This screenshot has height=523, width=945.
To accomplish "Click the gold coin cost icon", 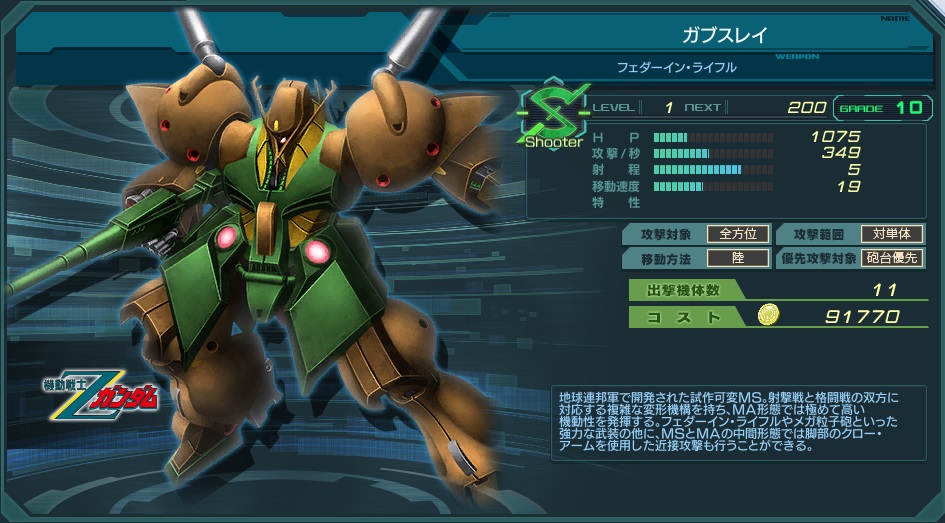I will pos(766,316).
